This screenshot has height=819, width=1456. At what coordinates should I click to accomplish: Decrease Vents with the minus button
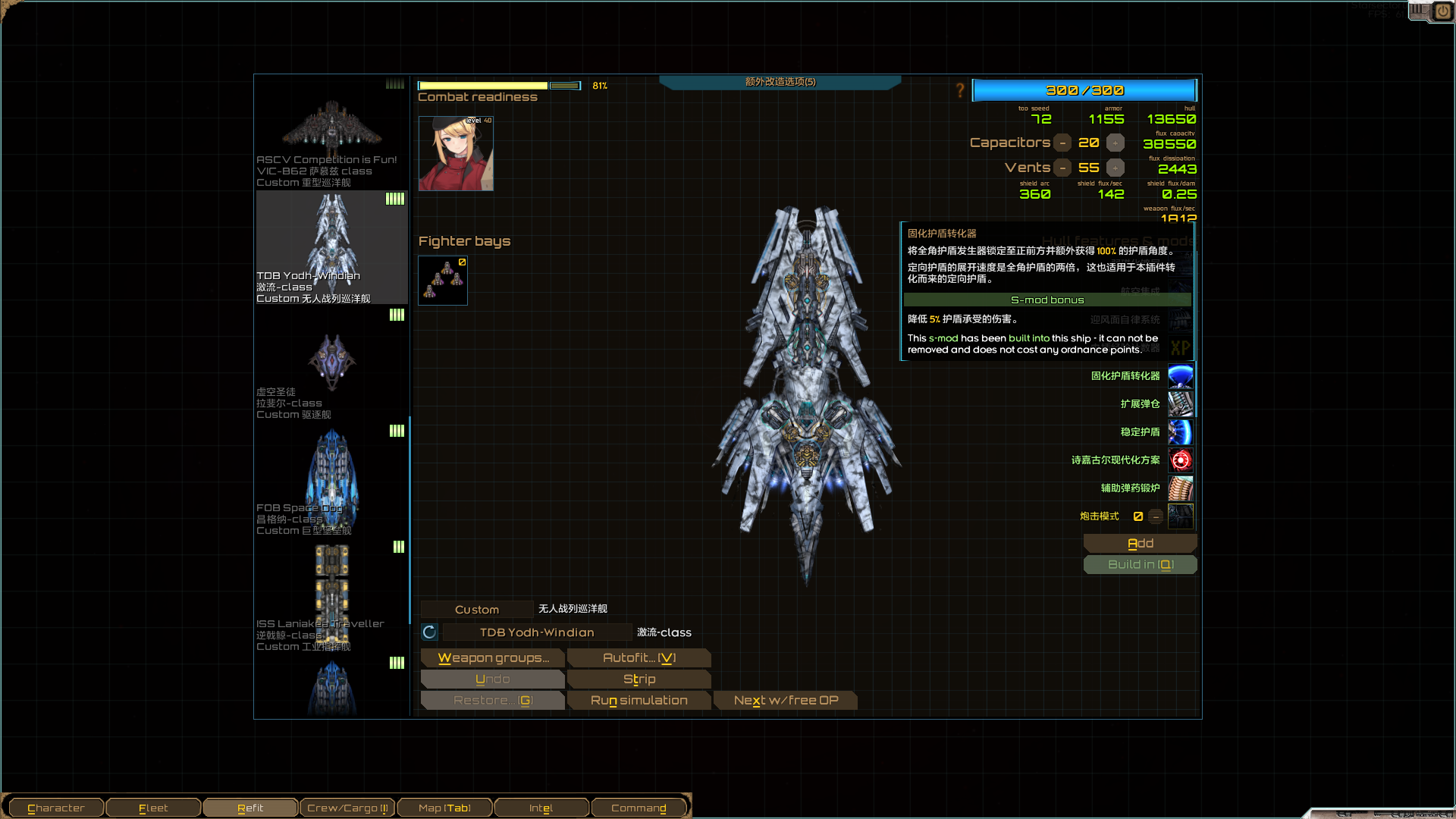[1062, 168]
